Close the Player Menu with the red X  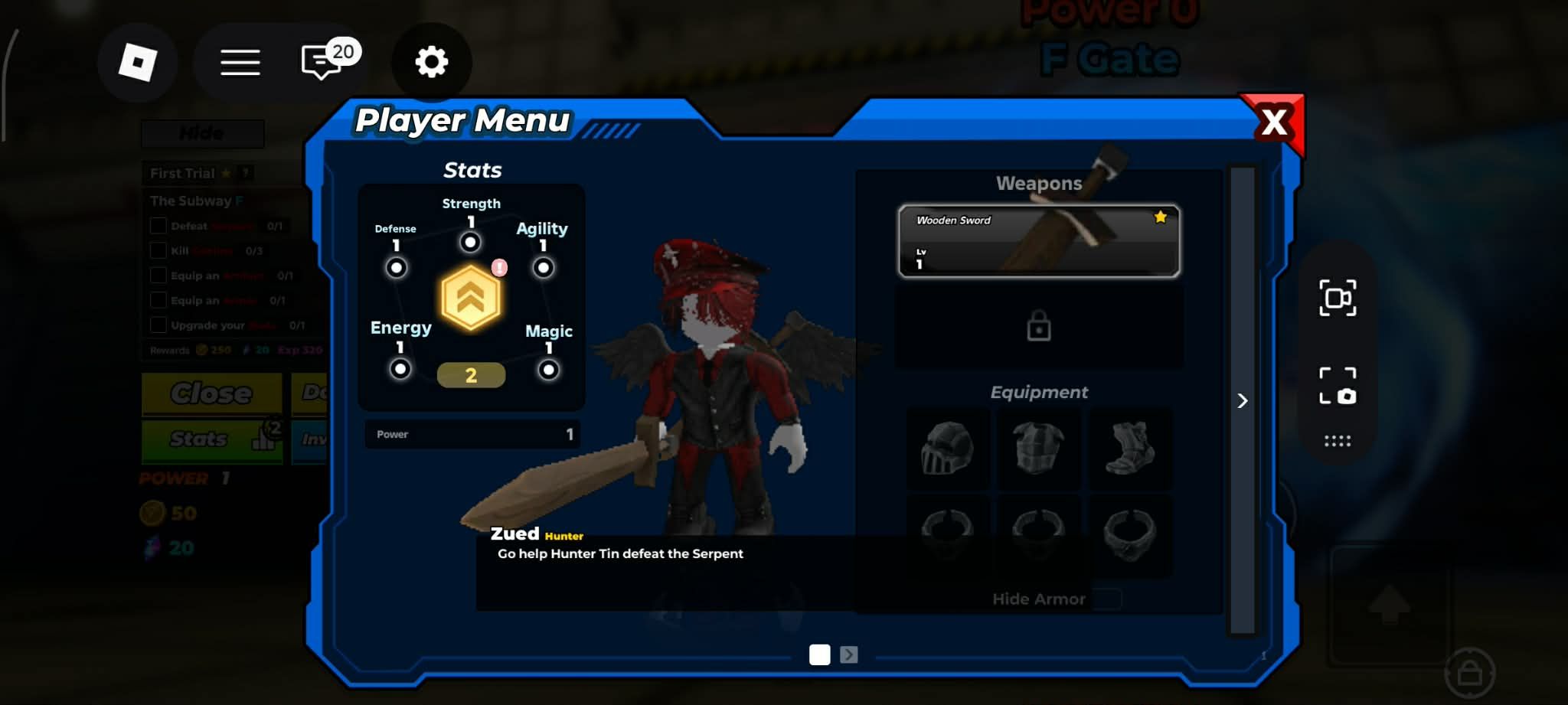pyautogui.click(x=1274, y=122)
